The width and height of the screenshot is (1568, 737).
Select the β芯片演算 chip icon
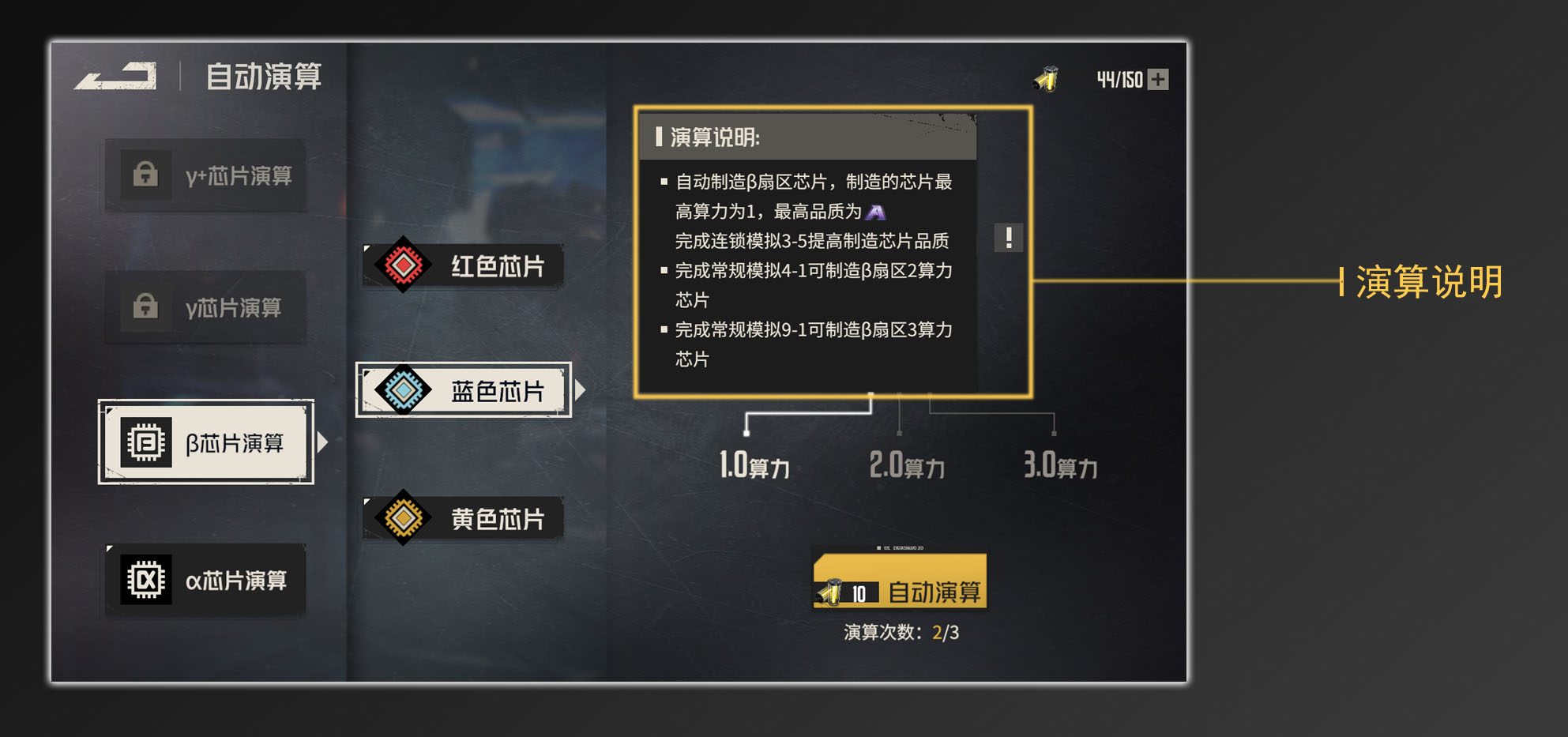[x=145, y=442]
